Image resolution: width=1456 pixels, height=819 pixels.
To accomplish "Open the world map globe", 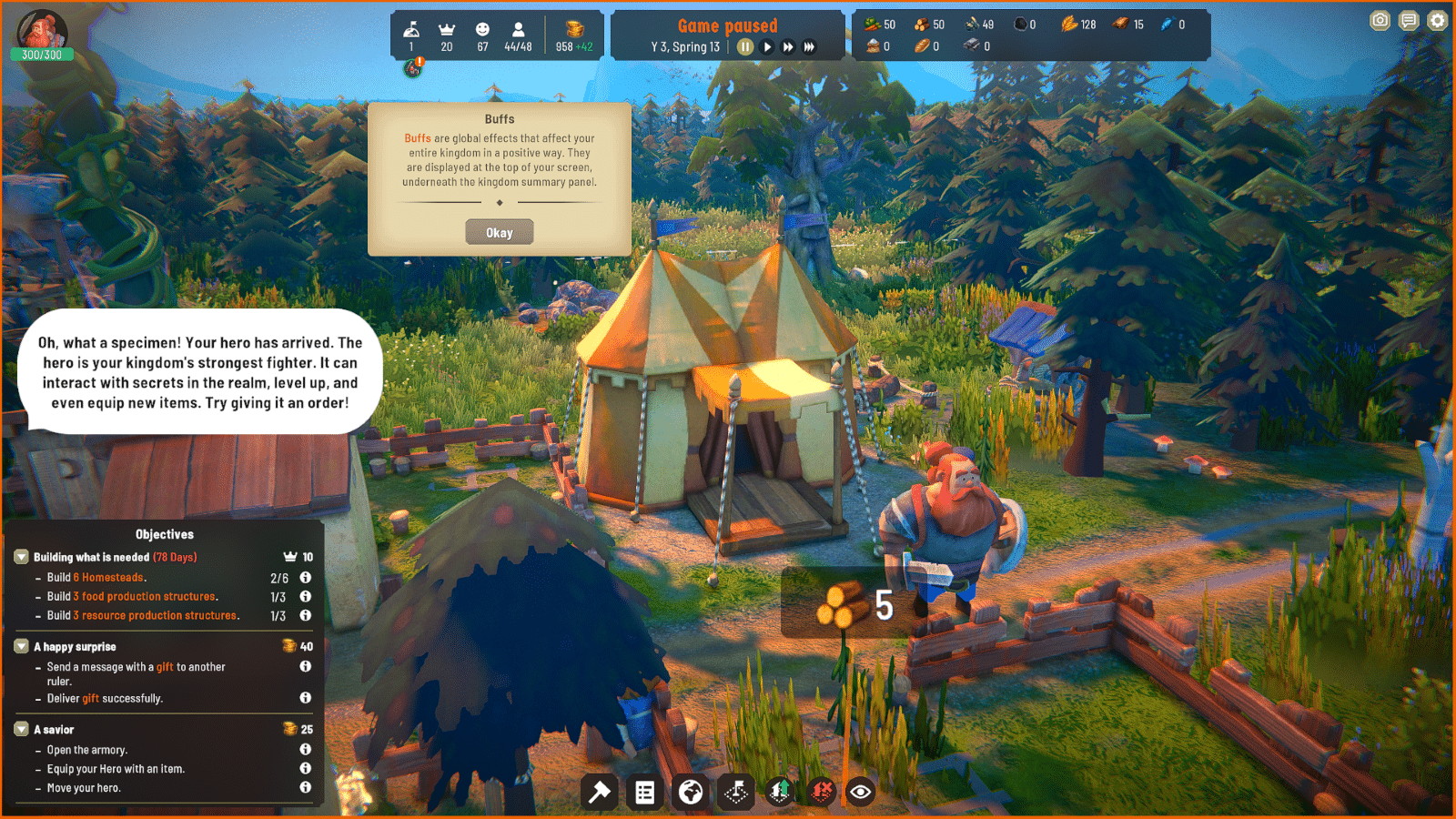I will [x=690, y=793].
